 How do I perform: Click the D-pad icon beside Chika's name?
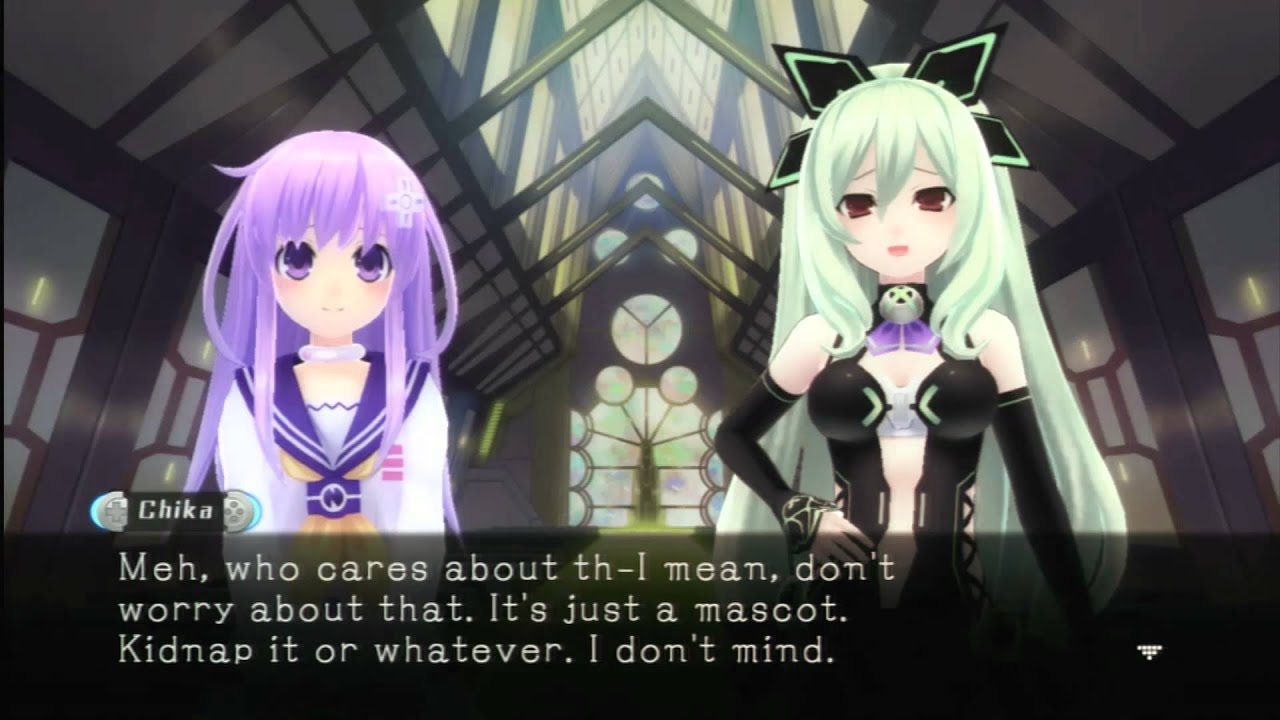[x=115, y=510]
